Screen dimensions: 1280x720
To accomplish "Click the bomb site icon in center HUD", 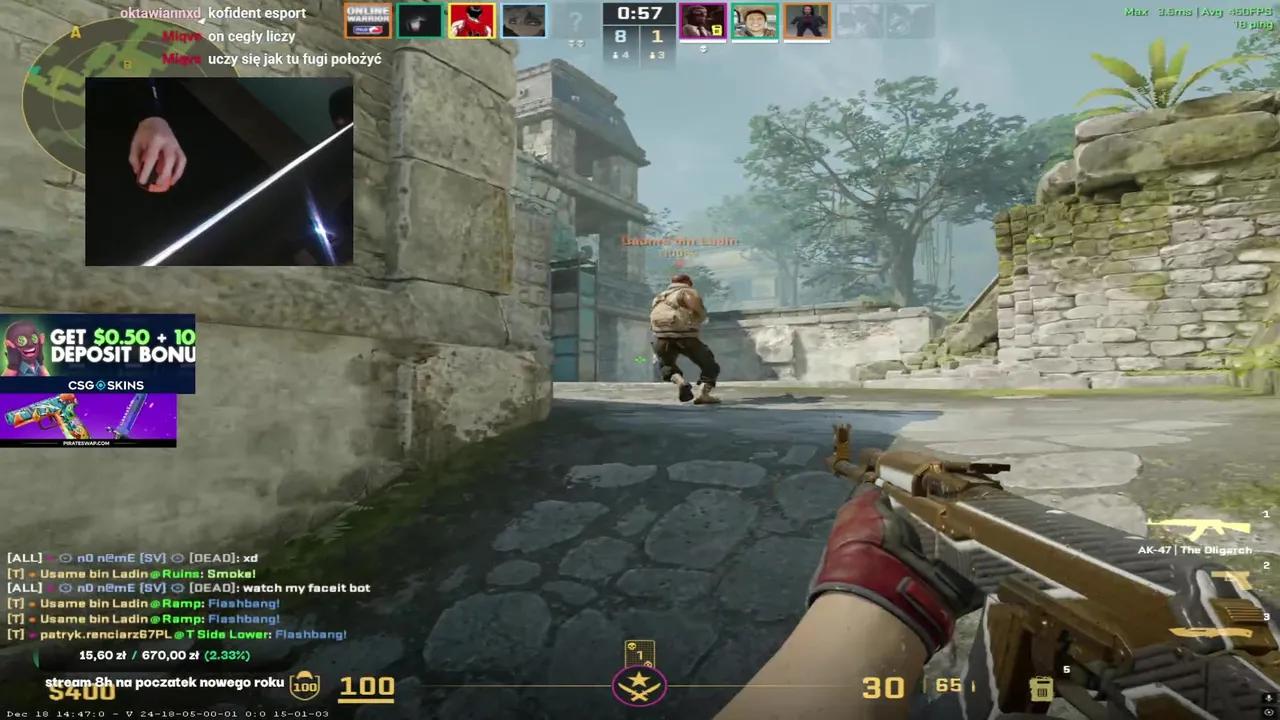I will [640, 685].
